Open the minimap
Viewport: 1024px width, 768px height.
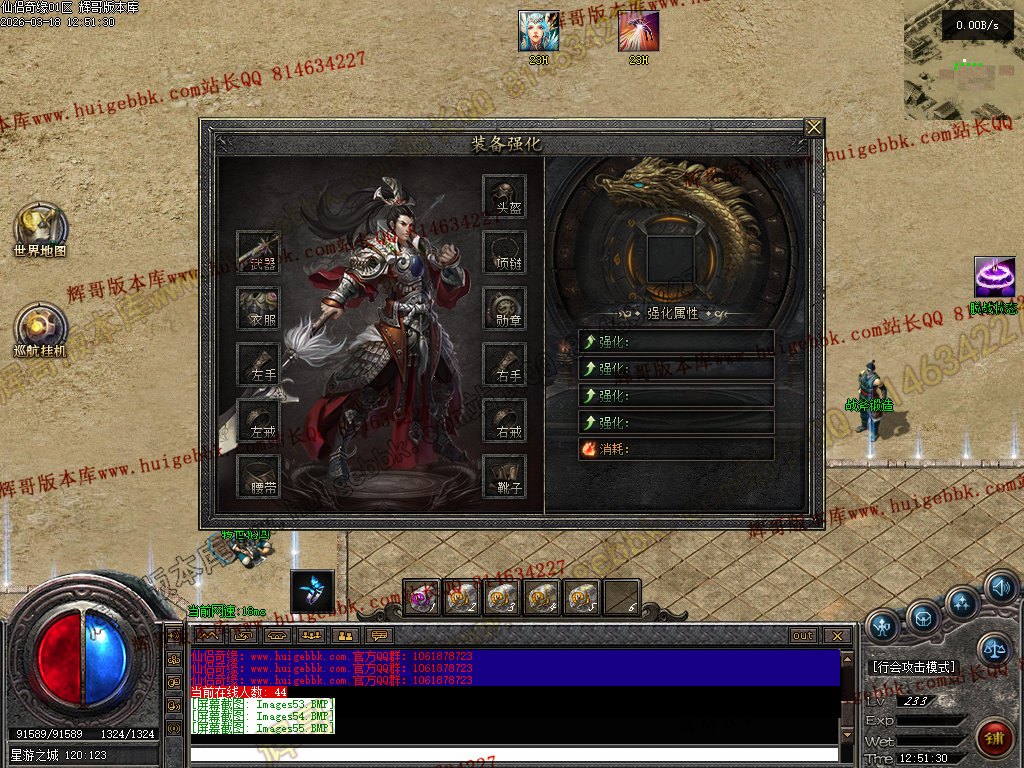click(x=964, y=59)
